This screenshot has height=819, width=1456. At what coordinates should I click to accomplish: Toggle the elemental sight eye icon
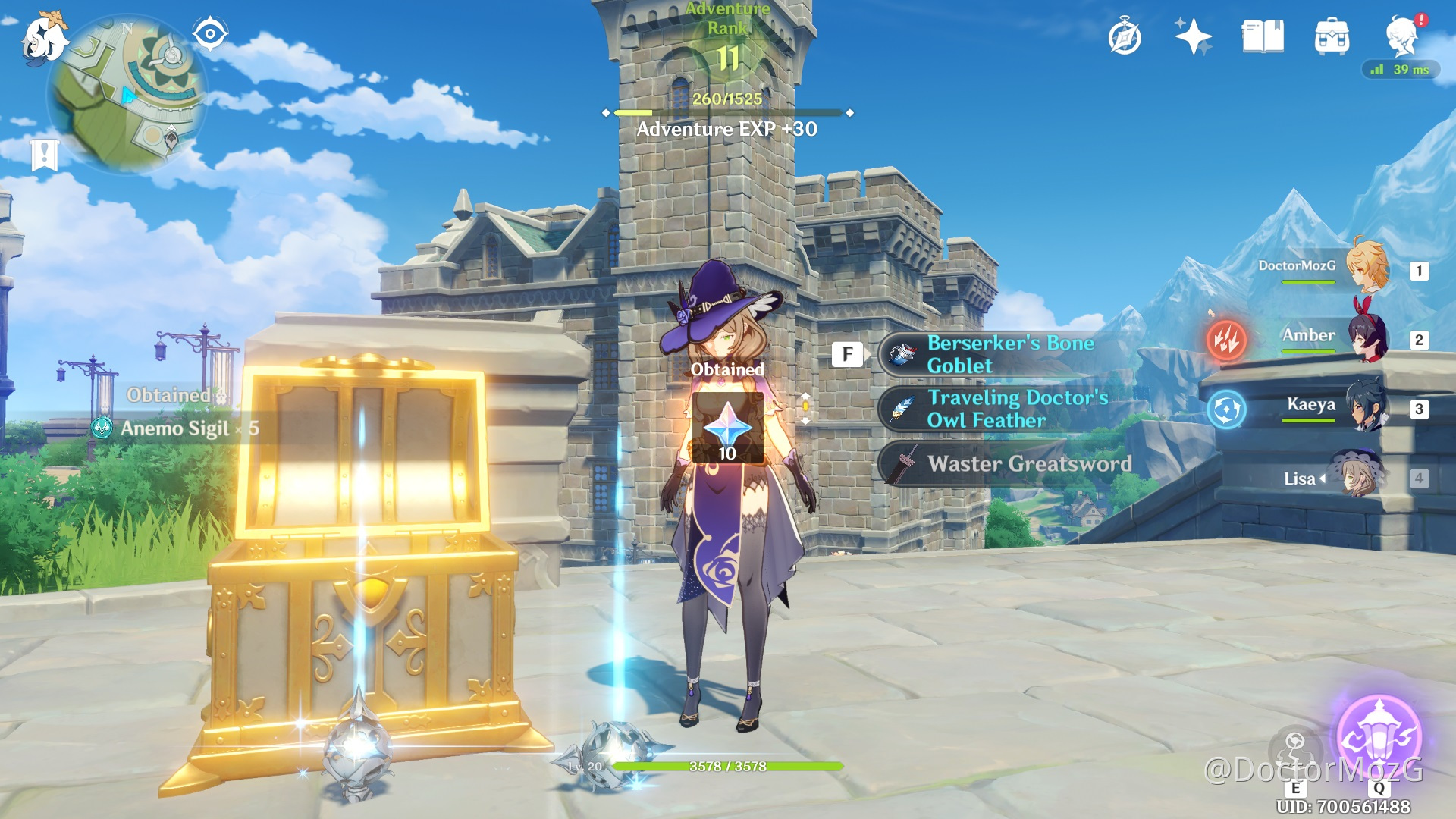[209, 34]
